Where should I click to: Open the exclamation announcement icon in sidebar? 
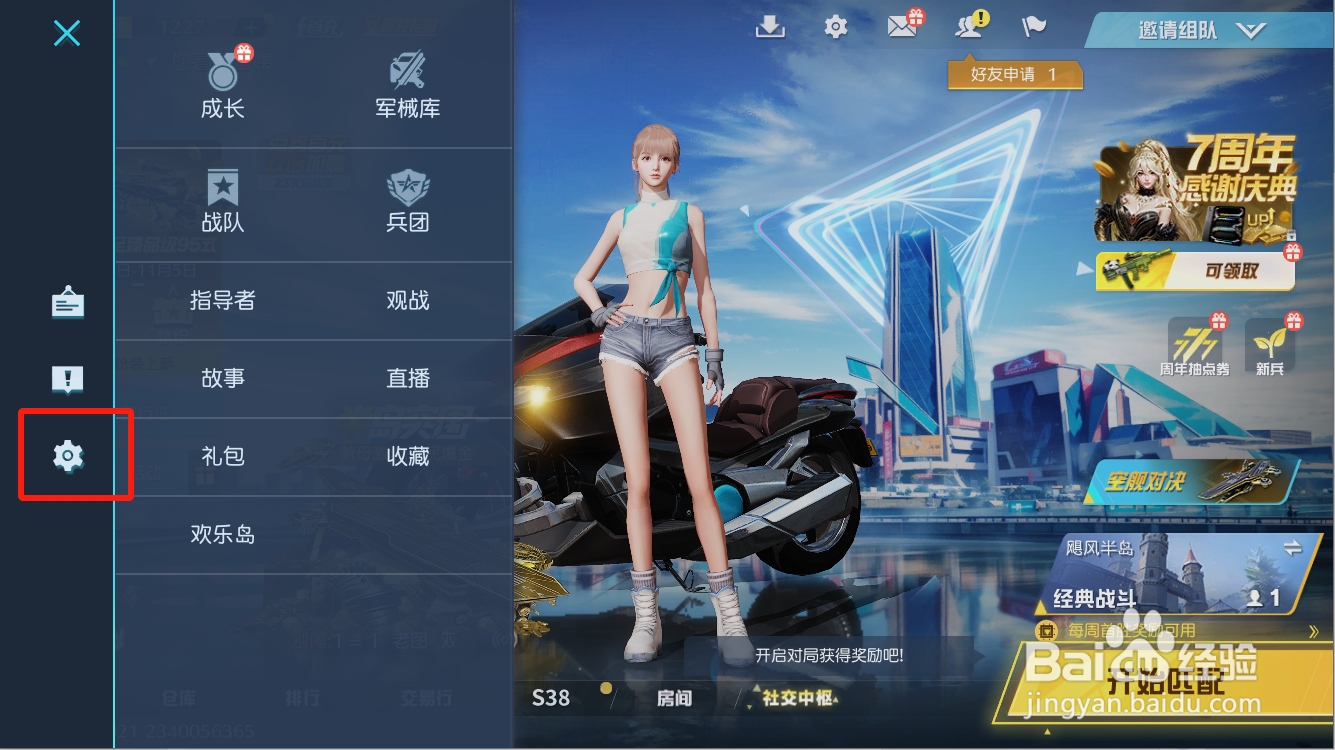(x=67, y=379)
